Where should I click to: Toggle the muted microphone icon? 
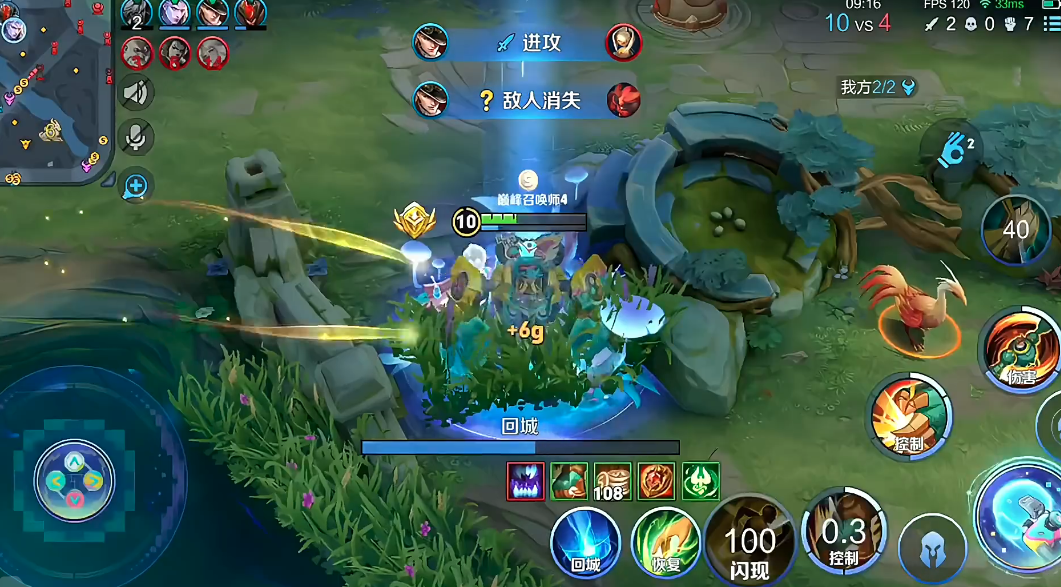[x=136, y=137]
